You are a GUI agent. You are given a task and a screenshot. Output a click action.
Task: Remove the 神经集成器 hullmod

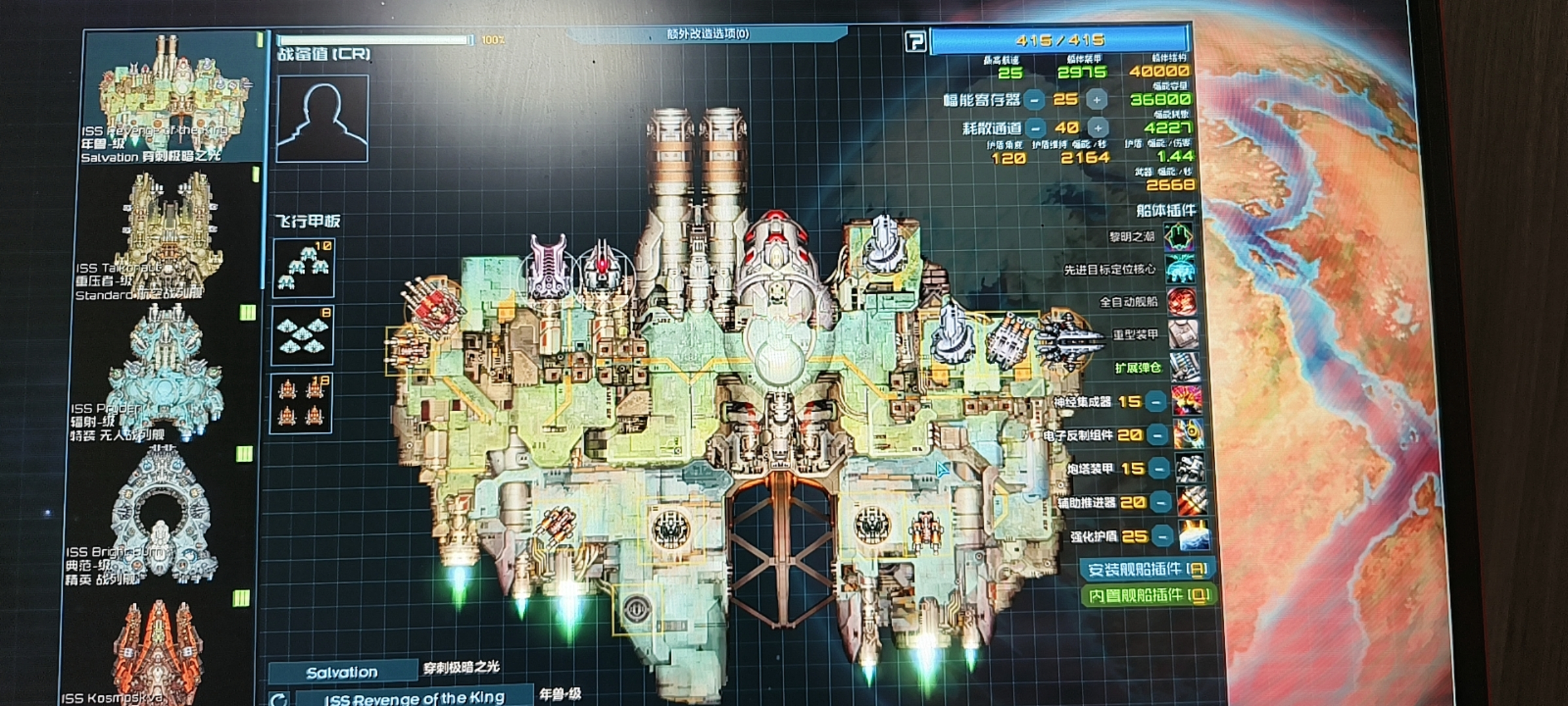click(x=1155, y=401)
